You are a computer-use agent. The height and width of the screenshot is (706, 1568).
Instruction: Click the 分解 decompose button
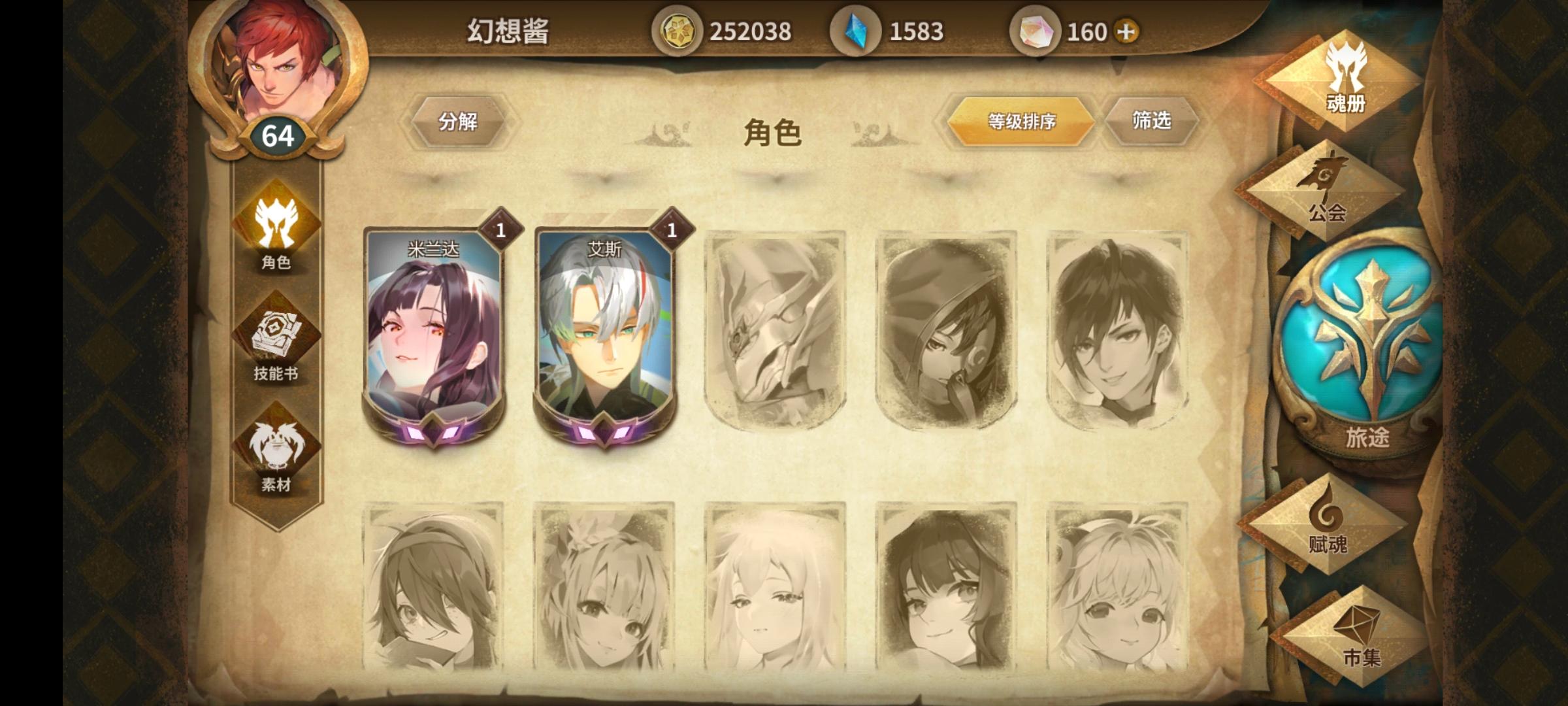(459, 120)
